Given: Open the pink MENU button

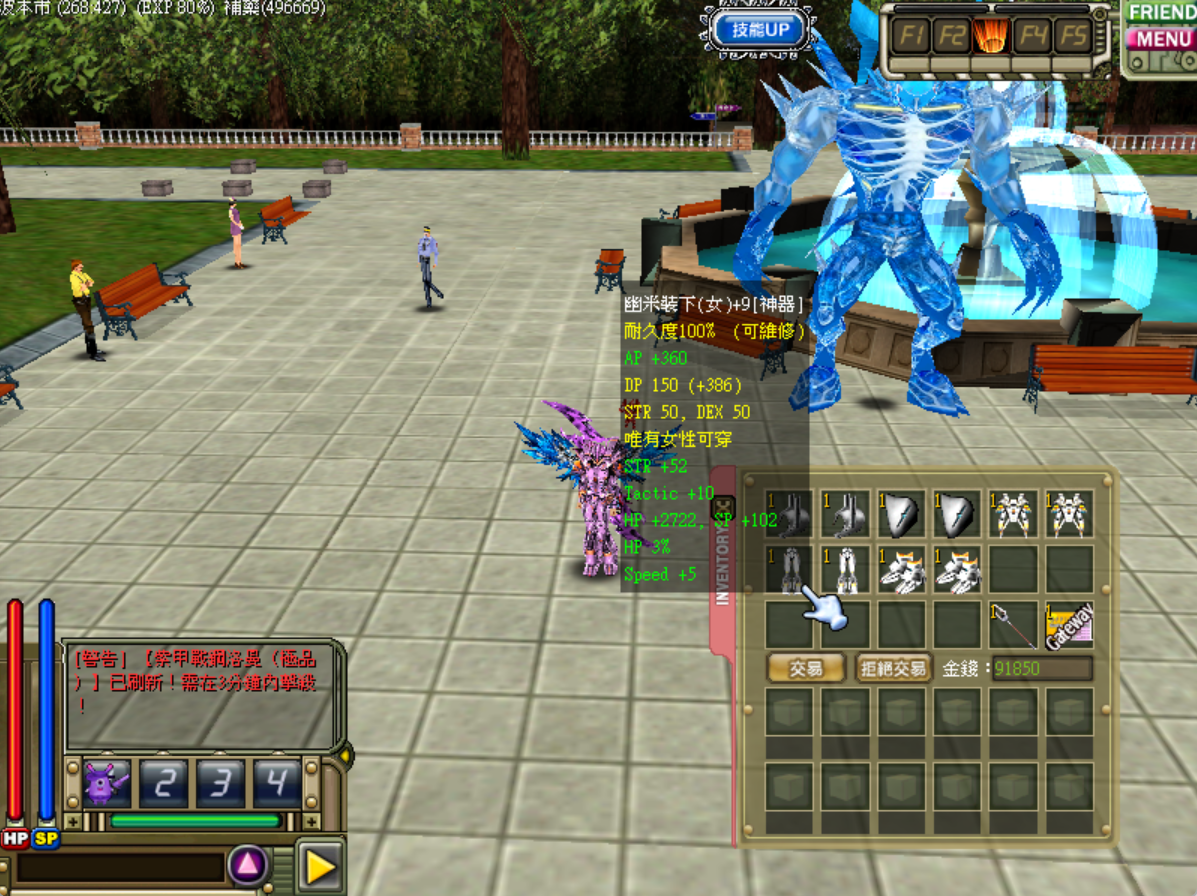Looking at the screenshot, I should pyautogui.click(x=1159, y=39).
